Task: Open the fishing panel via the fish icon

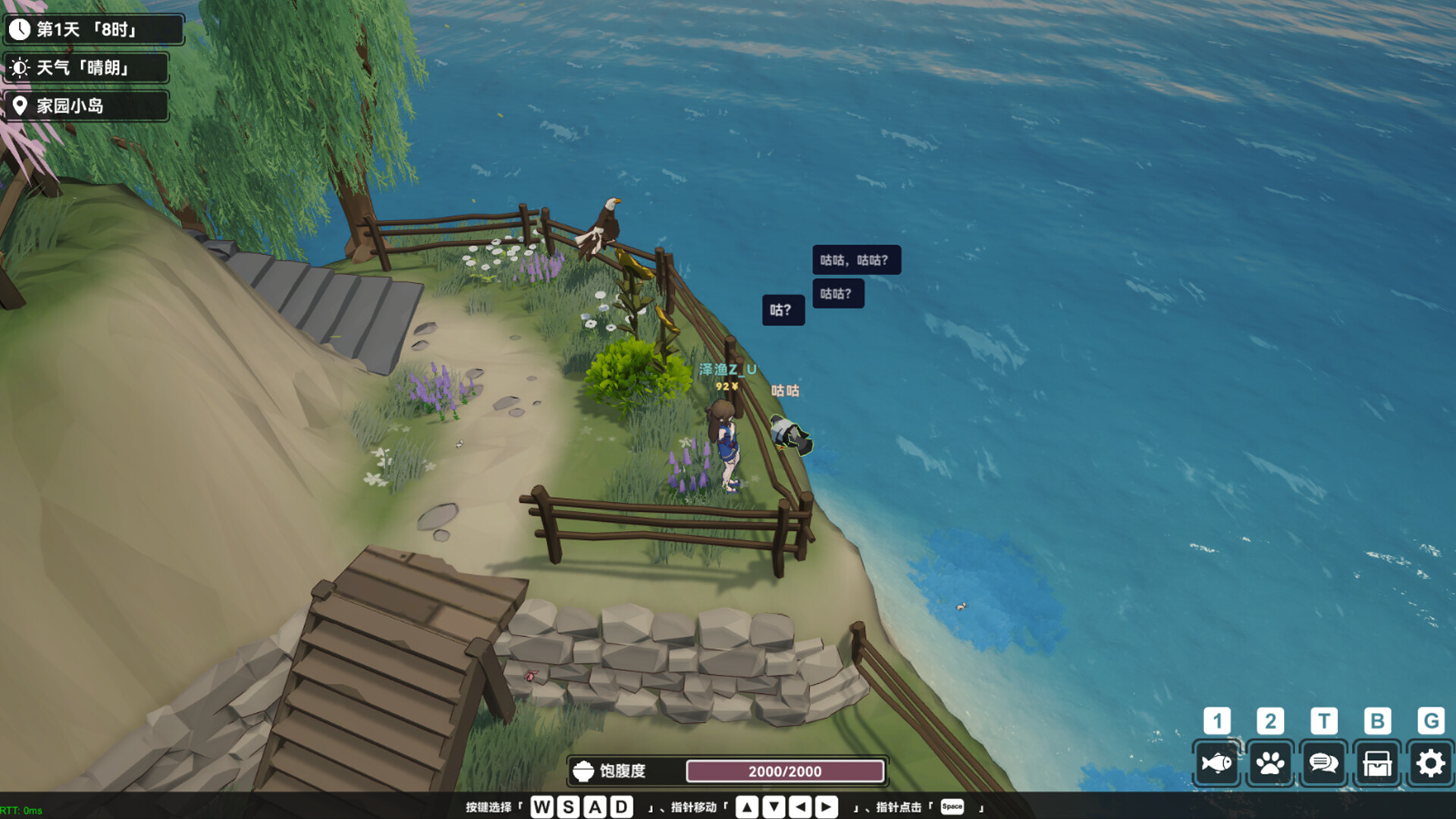Action: click(x=1217, y=762)
